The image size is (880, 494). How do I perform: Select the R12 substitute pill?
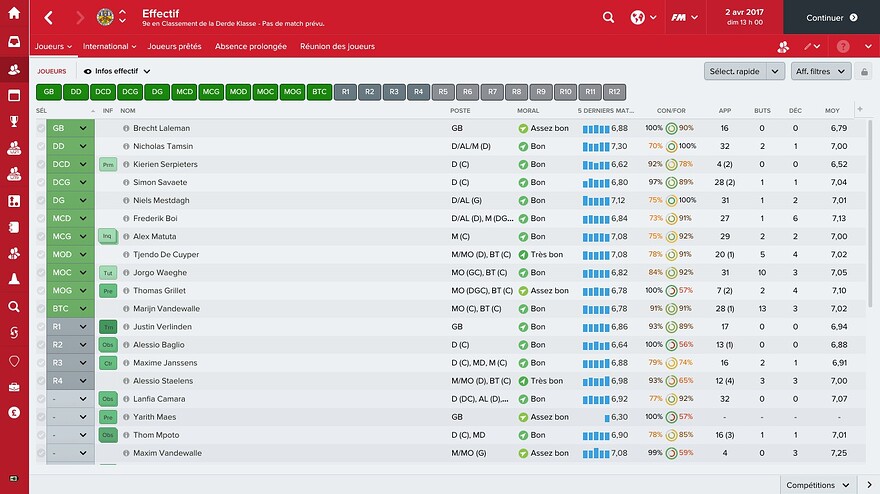(614, 91)
